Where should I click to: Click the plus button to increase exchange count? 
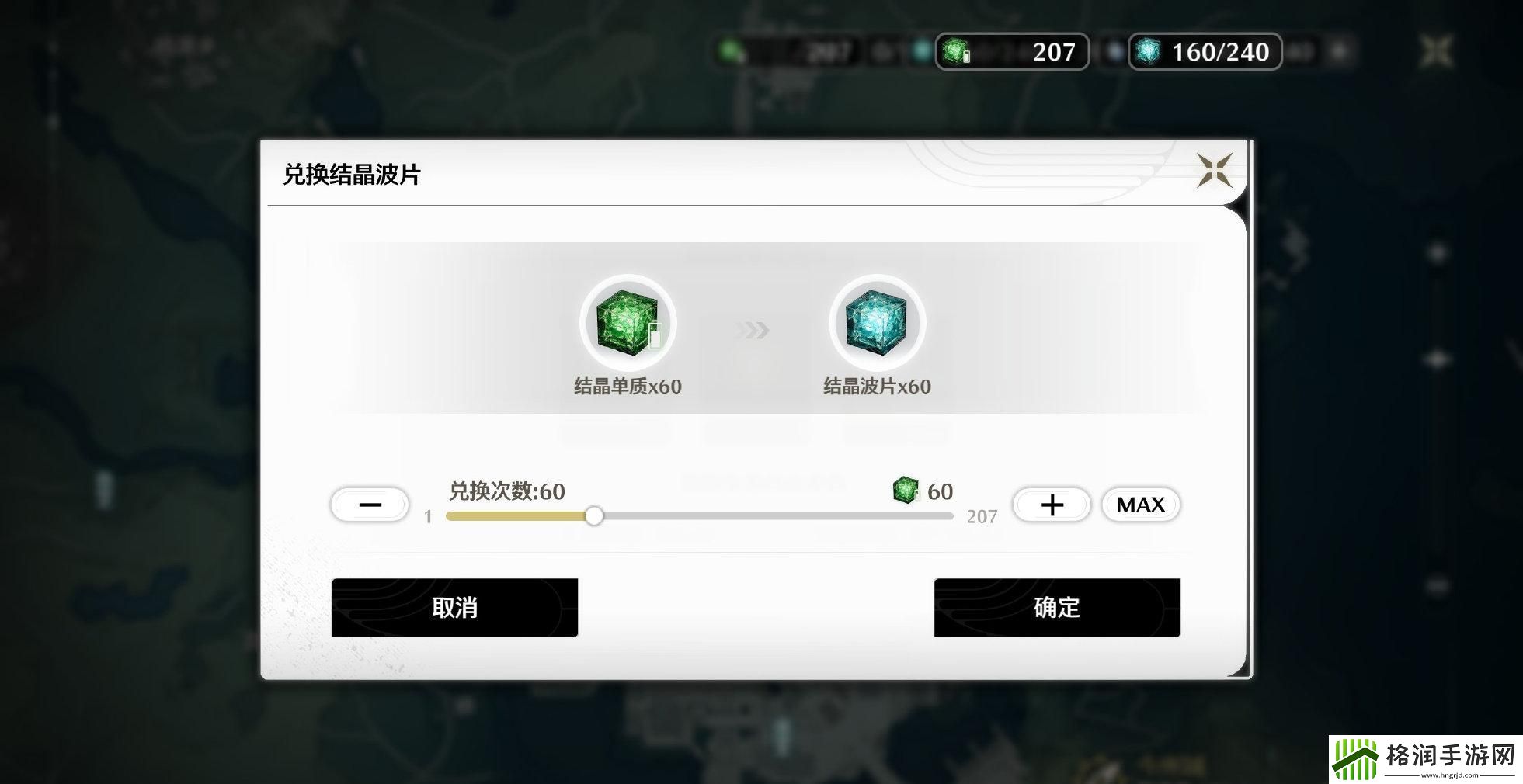click(x=1051, y=505)
